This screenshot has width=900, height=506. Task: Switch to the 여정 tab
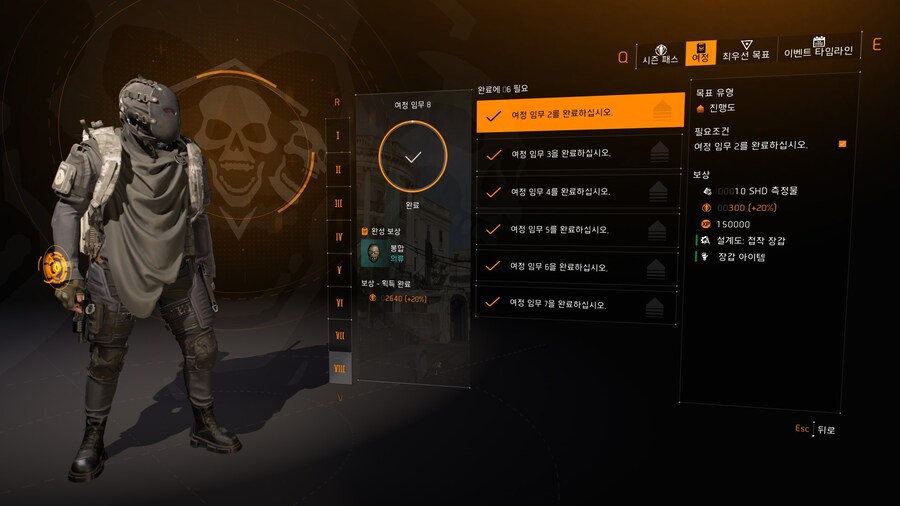tap(700, 53)
